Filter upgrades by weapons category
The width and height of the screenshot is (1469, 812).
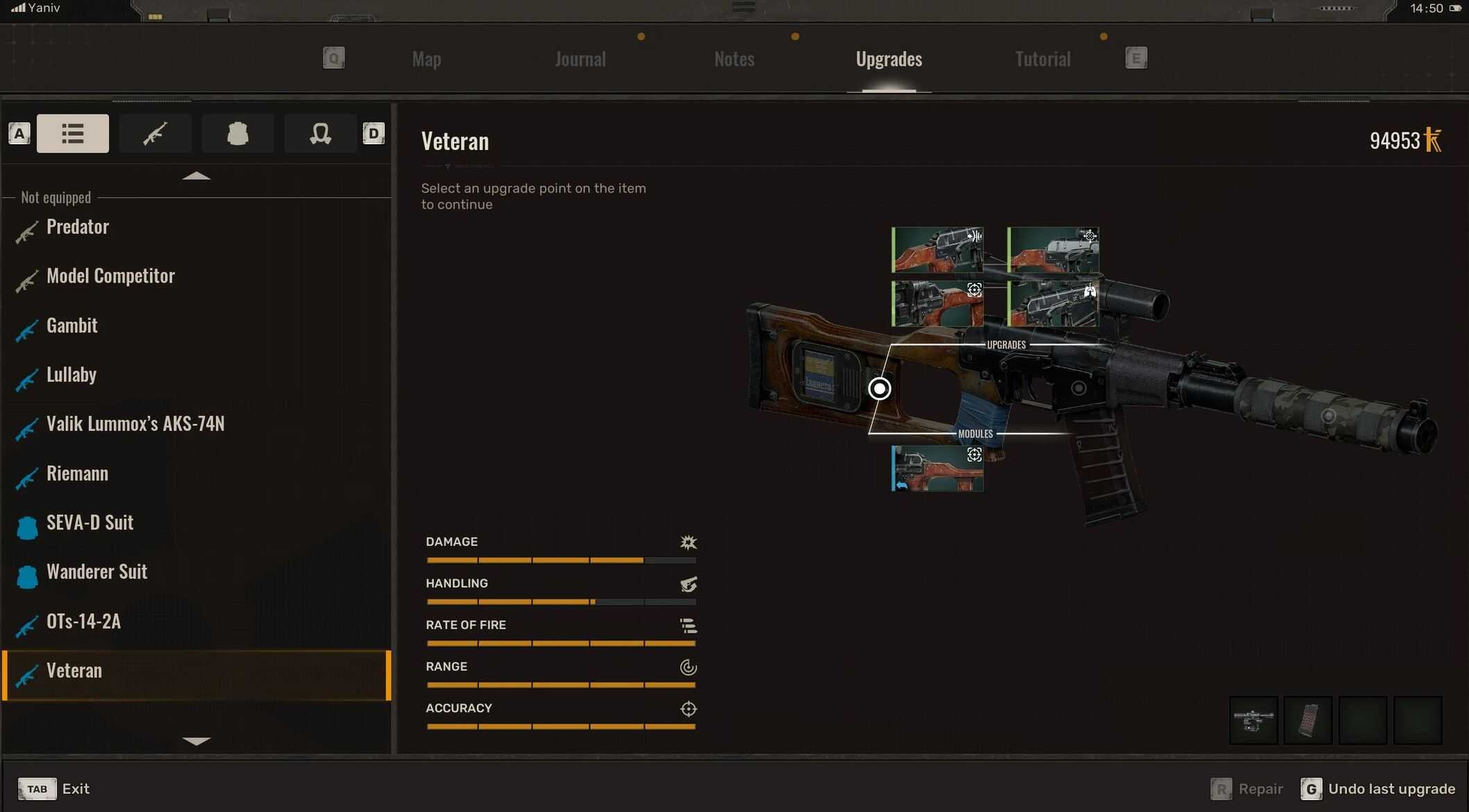(155, 133)
